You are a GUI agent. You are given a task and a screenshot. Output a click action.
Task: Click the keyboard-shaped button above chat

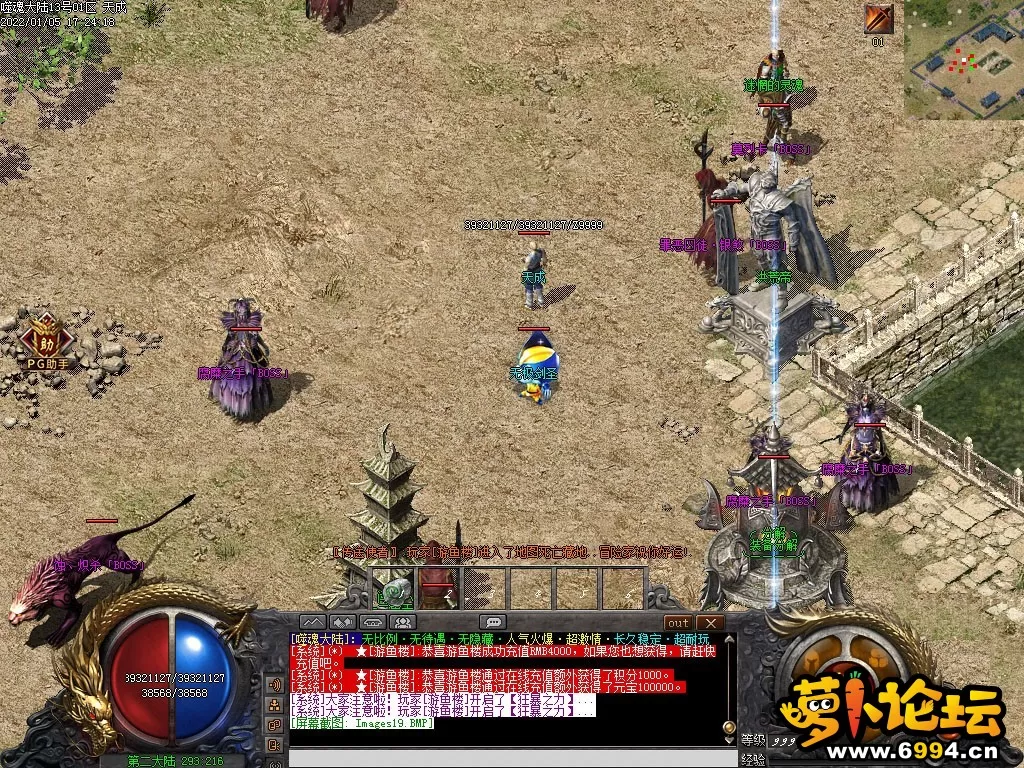[x=374, y=622]
